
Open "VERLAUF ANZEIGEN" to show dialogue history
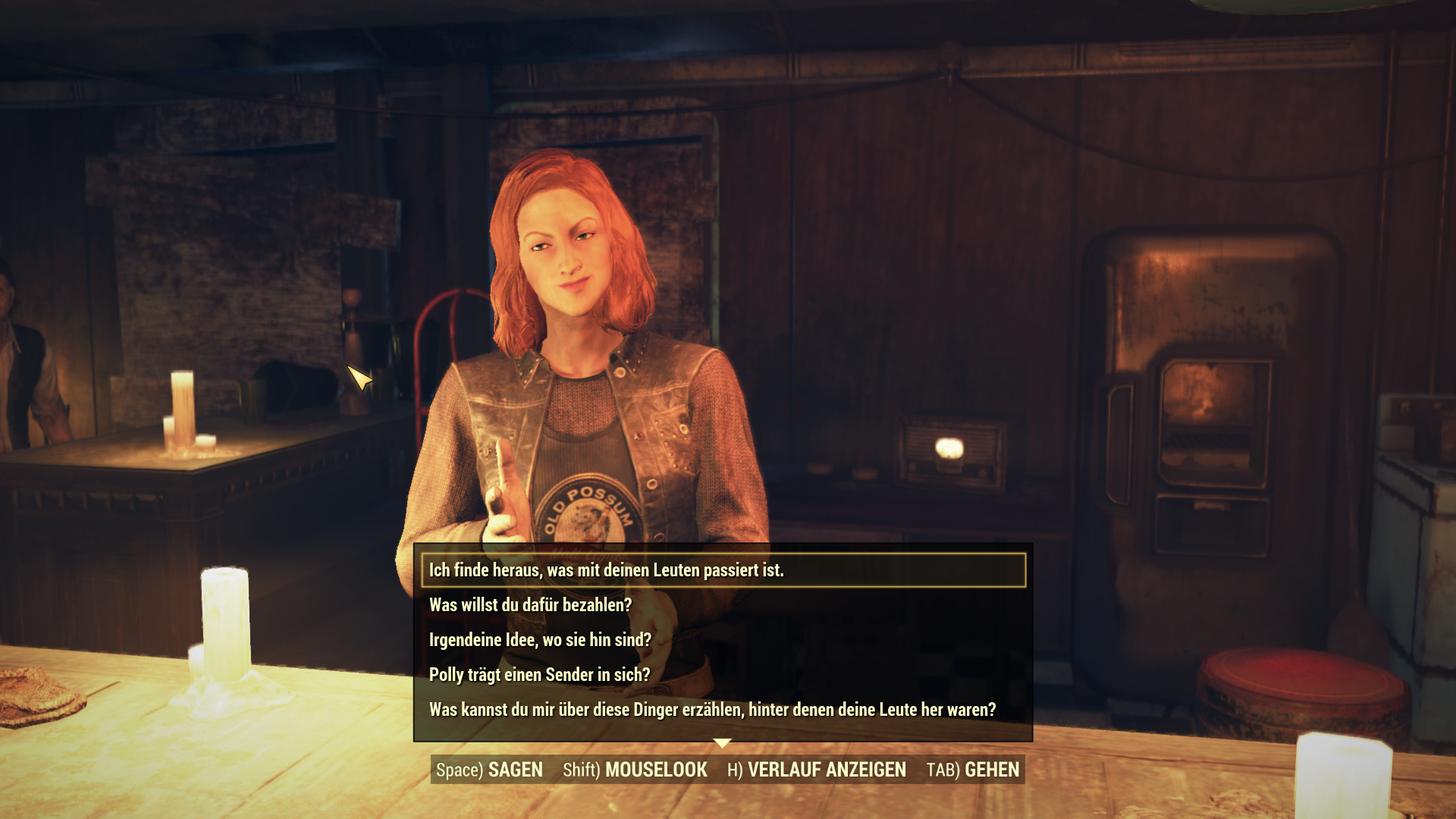[x=827, y=770]
